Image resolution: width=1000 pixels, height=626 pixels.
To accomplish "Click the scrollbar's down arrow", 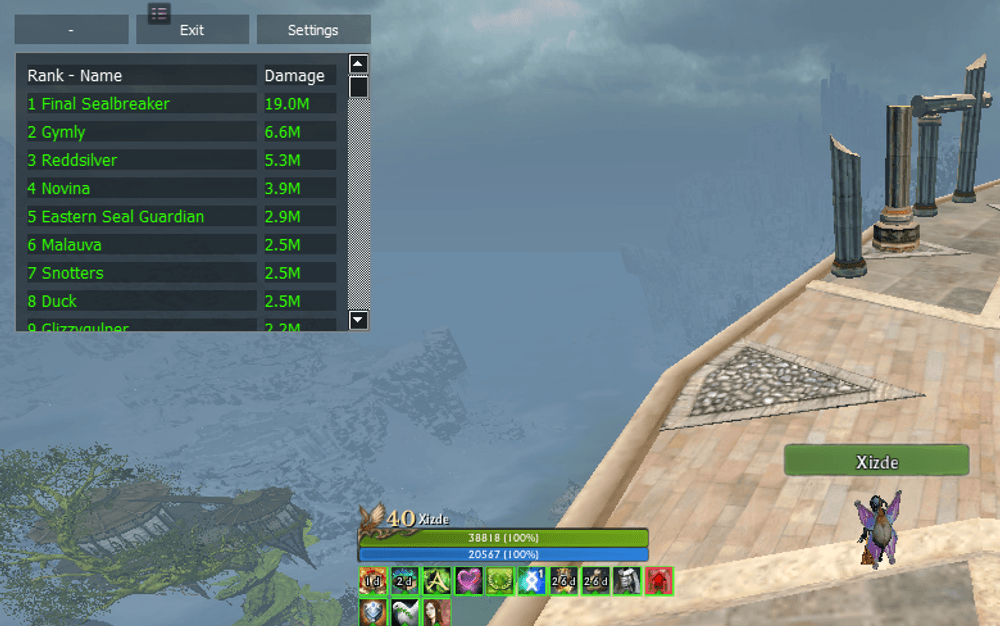I will click(x=359, y=320).
